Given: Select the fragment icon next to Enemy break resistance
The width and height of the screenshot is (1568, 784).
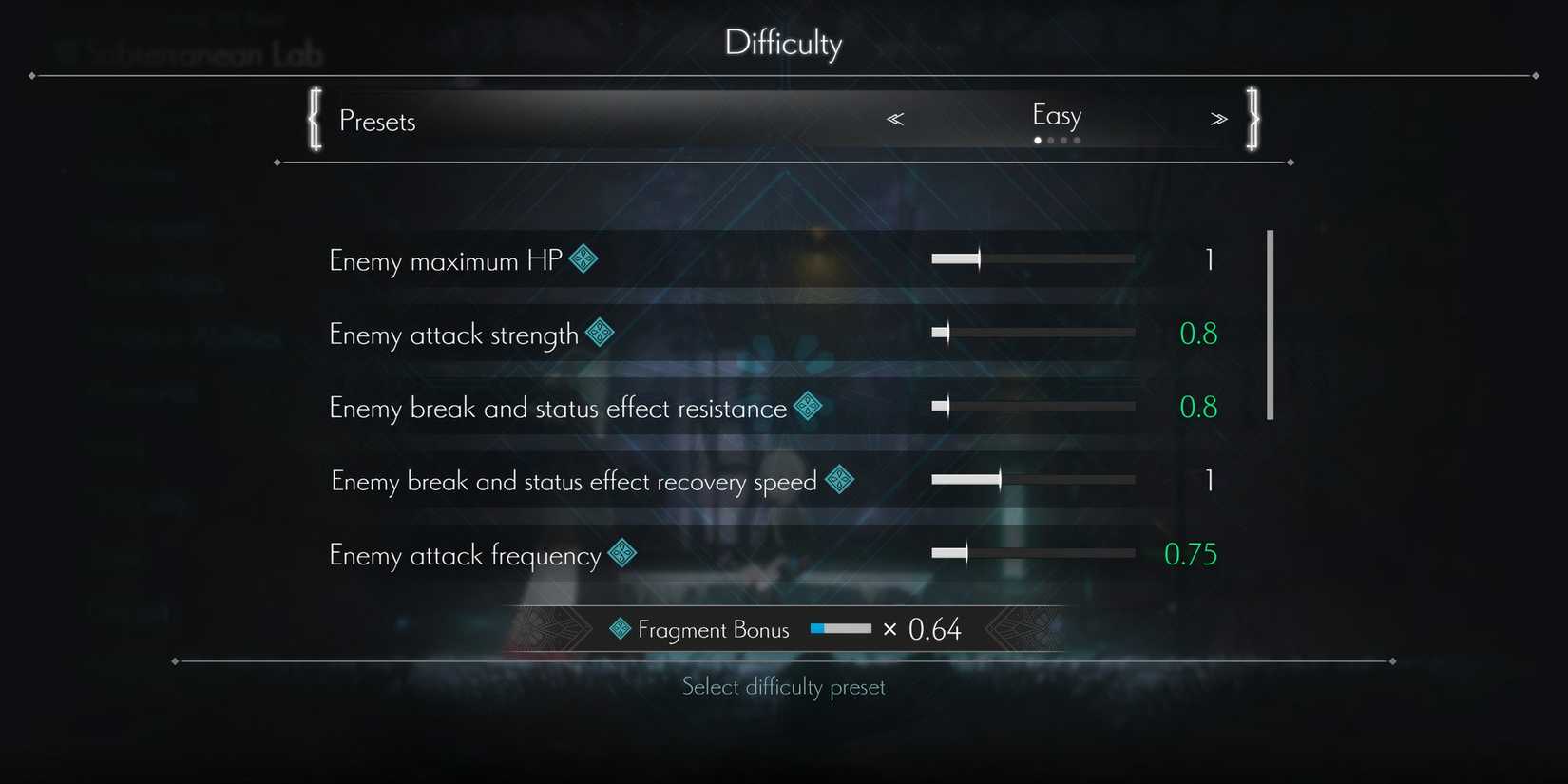Looking at the screenshot, I should [808, 405].
